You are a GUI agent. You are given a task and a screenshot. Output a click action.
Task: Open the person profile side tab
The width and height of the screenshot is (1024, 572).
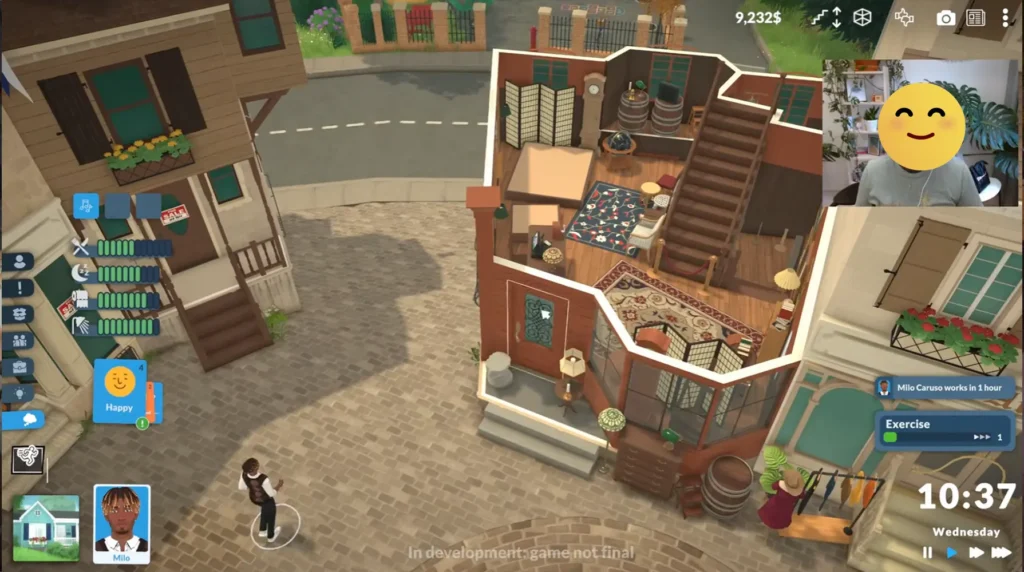click(x=17, y=262)
